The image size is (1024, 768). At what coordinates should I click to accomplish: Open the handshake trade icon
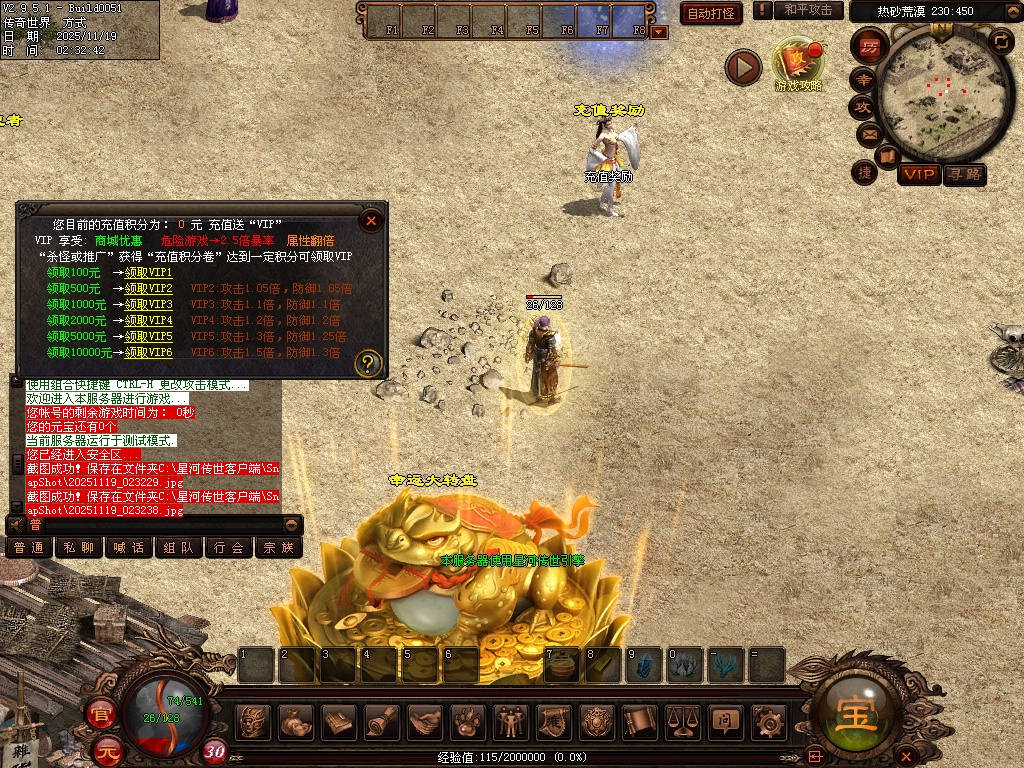coord(427,720)
